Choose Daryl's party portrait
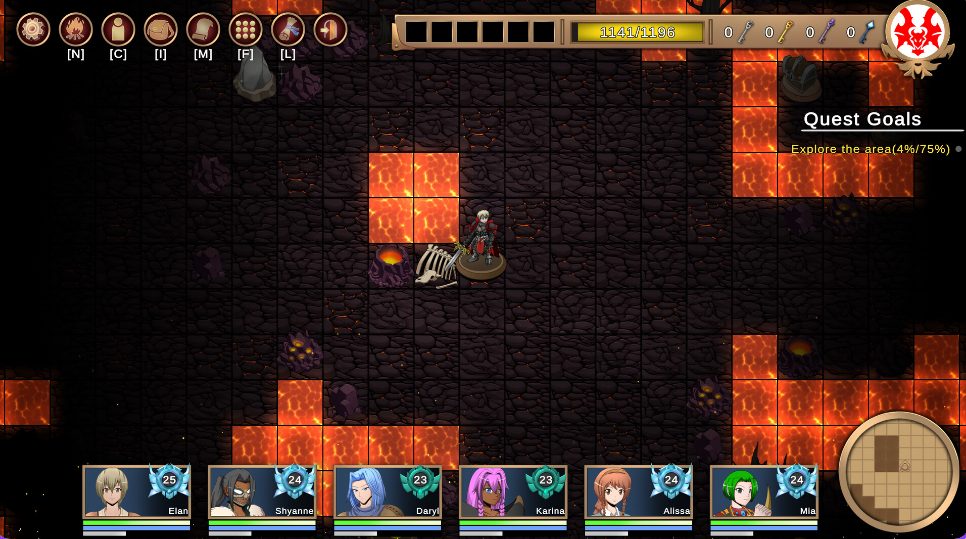 coord(387,492)
